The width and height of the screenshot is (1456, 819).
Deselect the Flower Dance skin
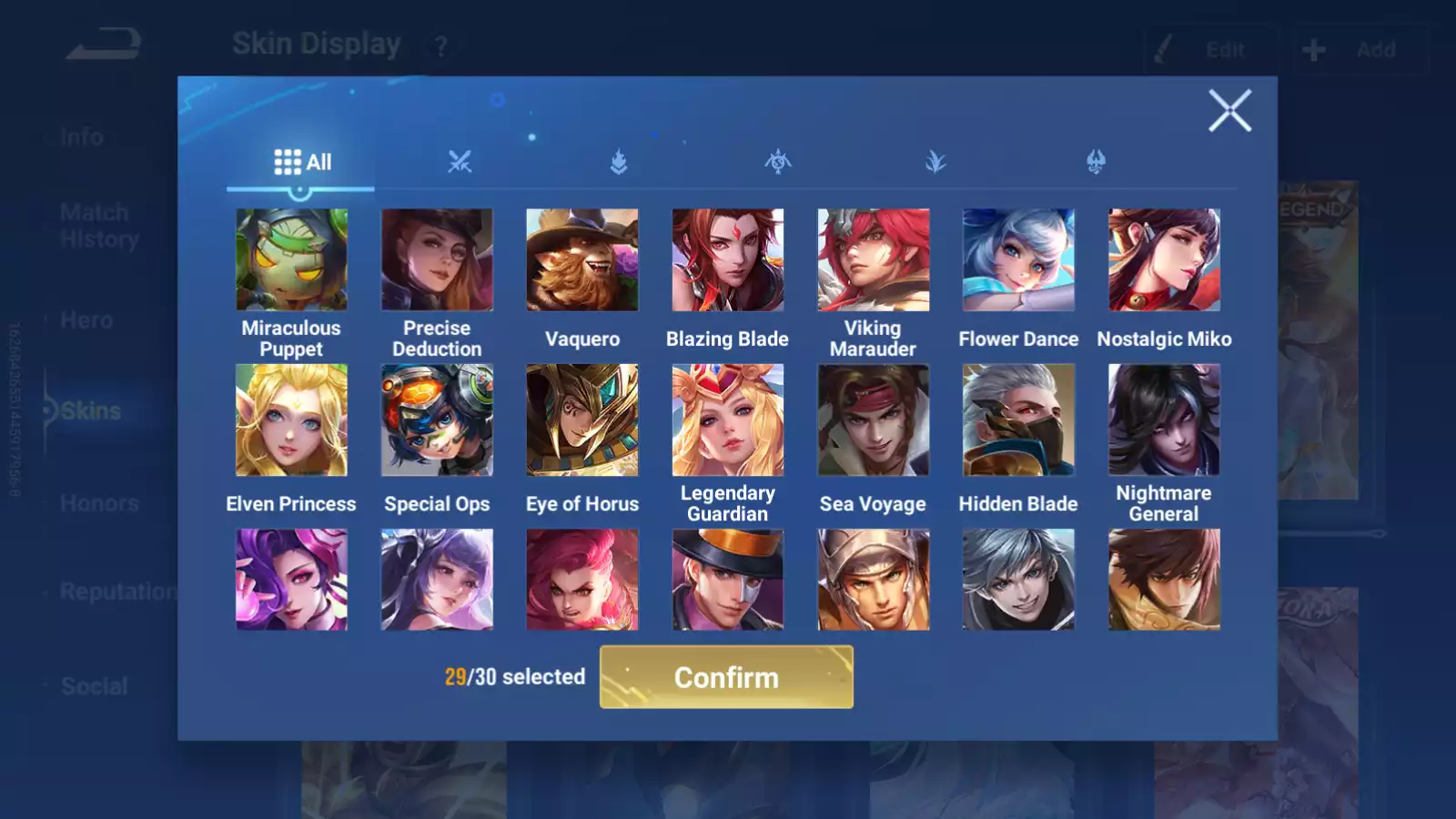(1019, 259)
